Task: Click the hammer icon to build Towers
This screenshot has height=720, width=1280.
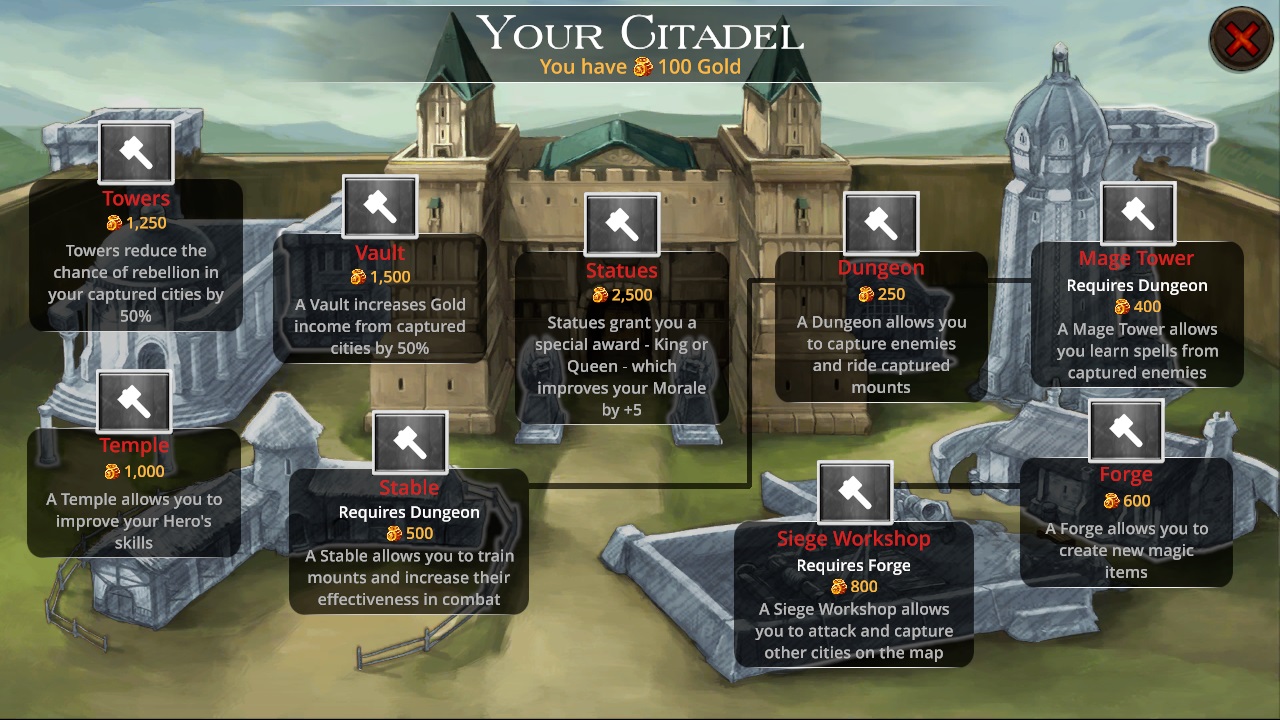Action: coord(136,152)
